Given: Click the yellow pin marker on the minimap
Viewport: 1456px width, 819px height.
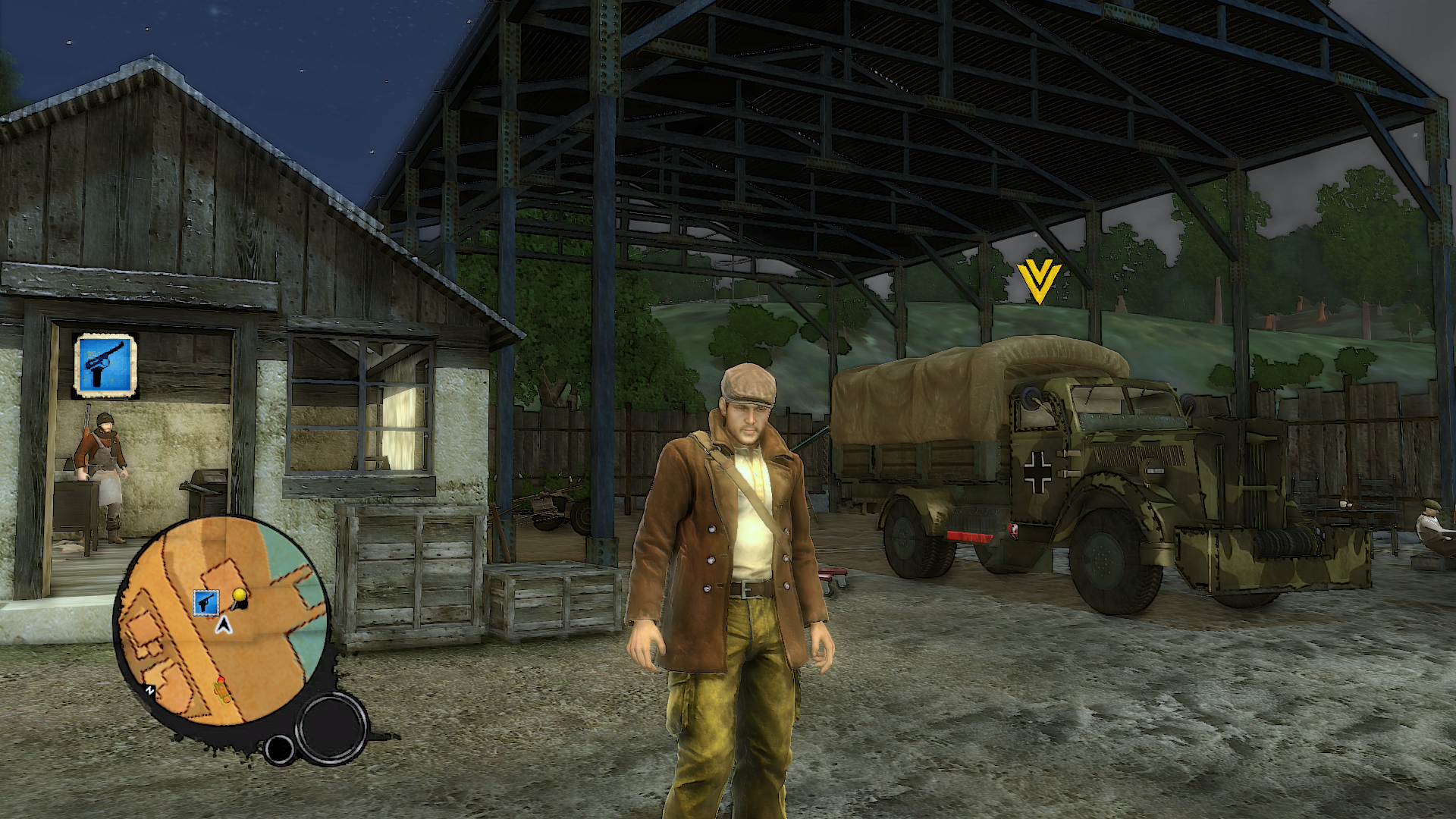Looking at the screenshot, I should (240, 596).
